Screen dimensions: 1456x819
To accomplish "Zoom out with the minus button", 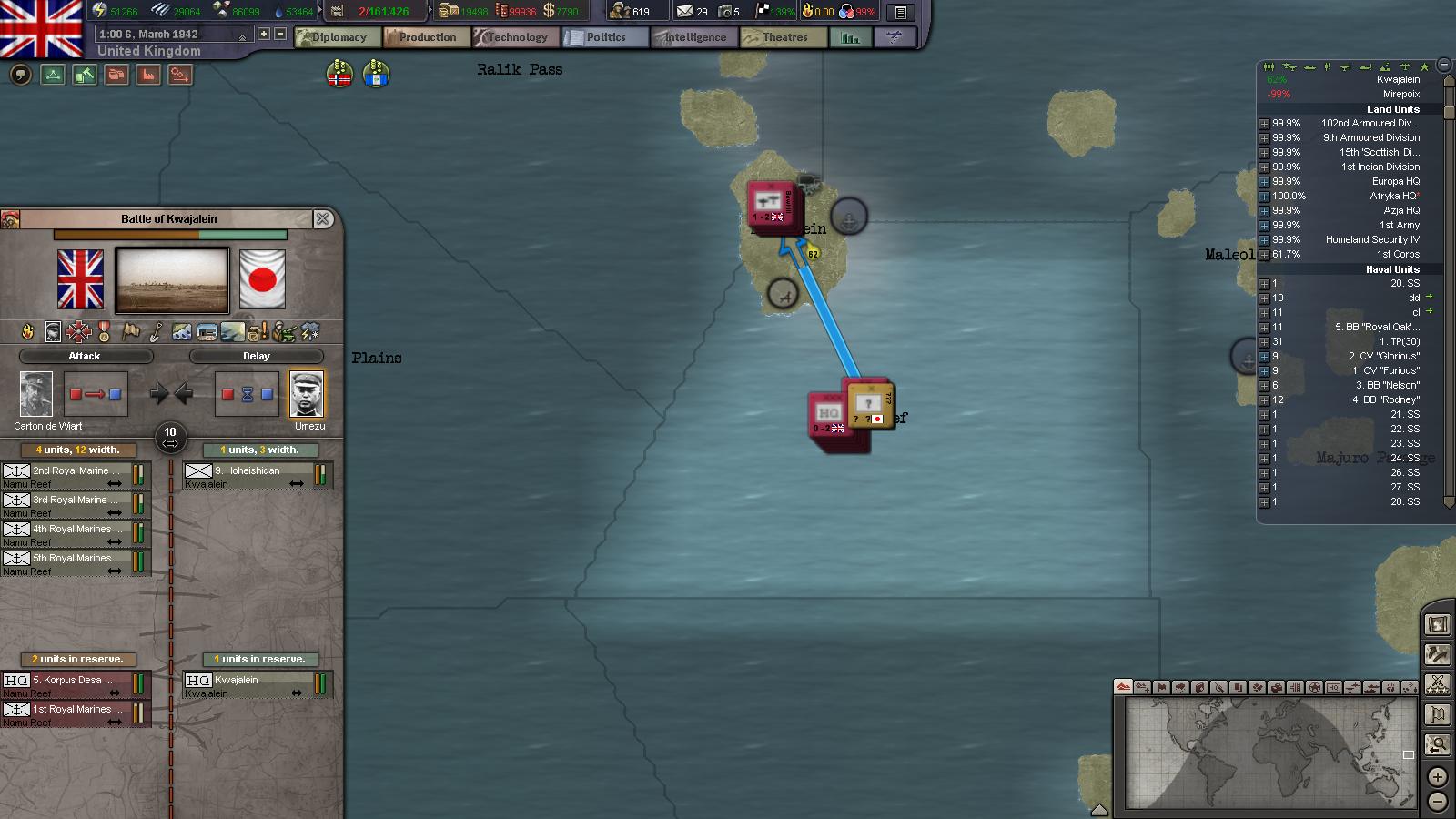I will (1437, 802).
